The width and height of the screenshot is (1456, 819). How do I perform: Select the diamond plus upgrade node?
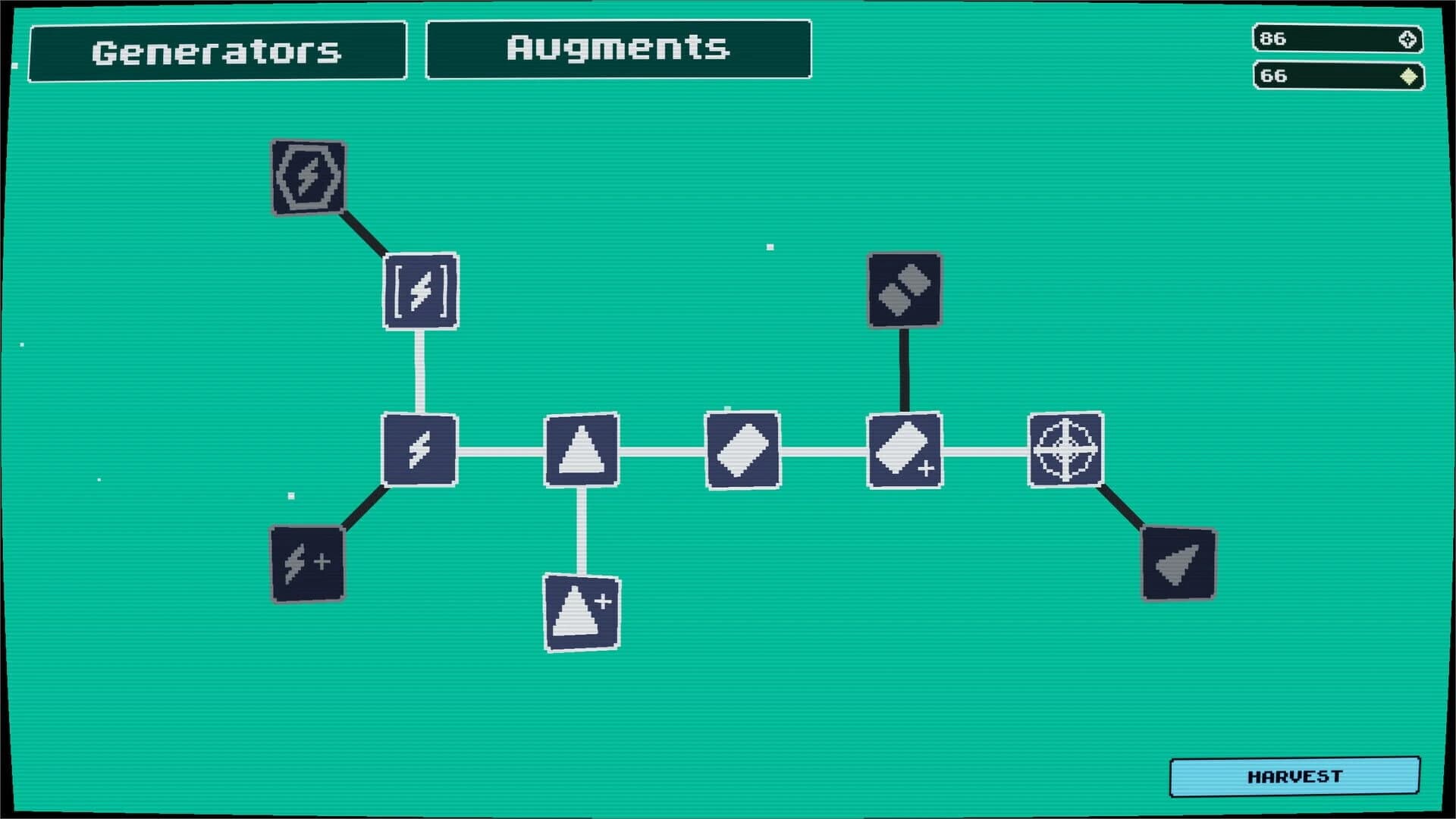[x=905, y=449]
